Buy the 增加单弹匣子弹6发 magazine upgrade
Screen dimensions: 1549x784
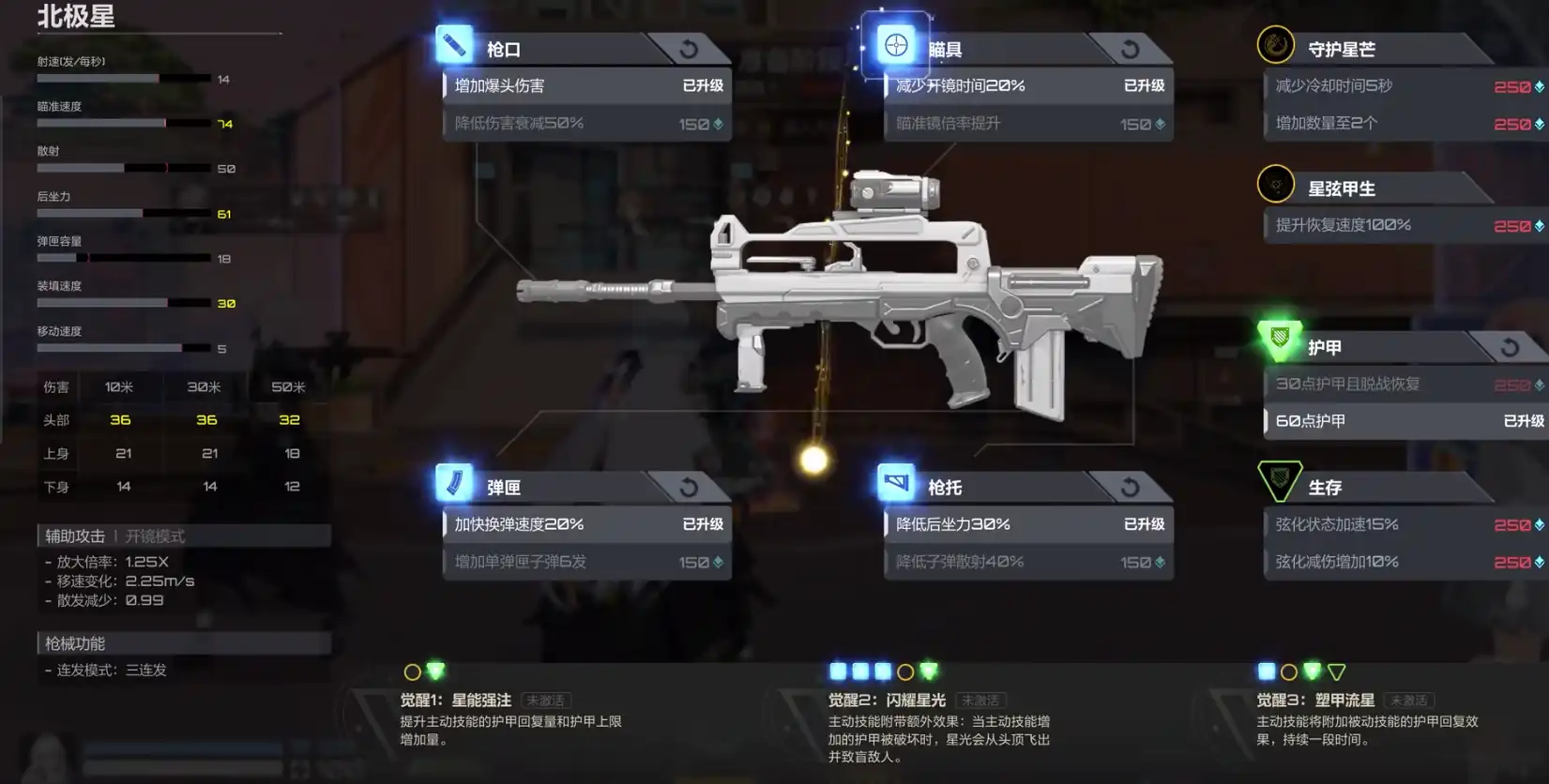pyautogui.click(x=586, y=562)
